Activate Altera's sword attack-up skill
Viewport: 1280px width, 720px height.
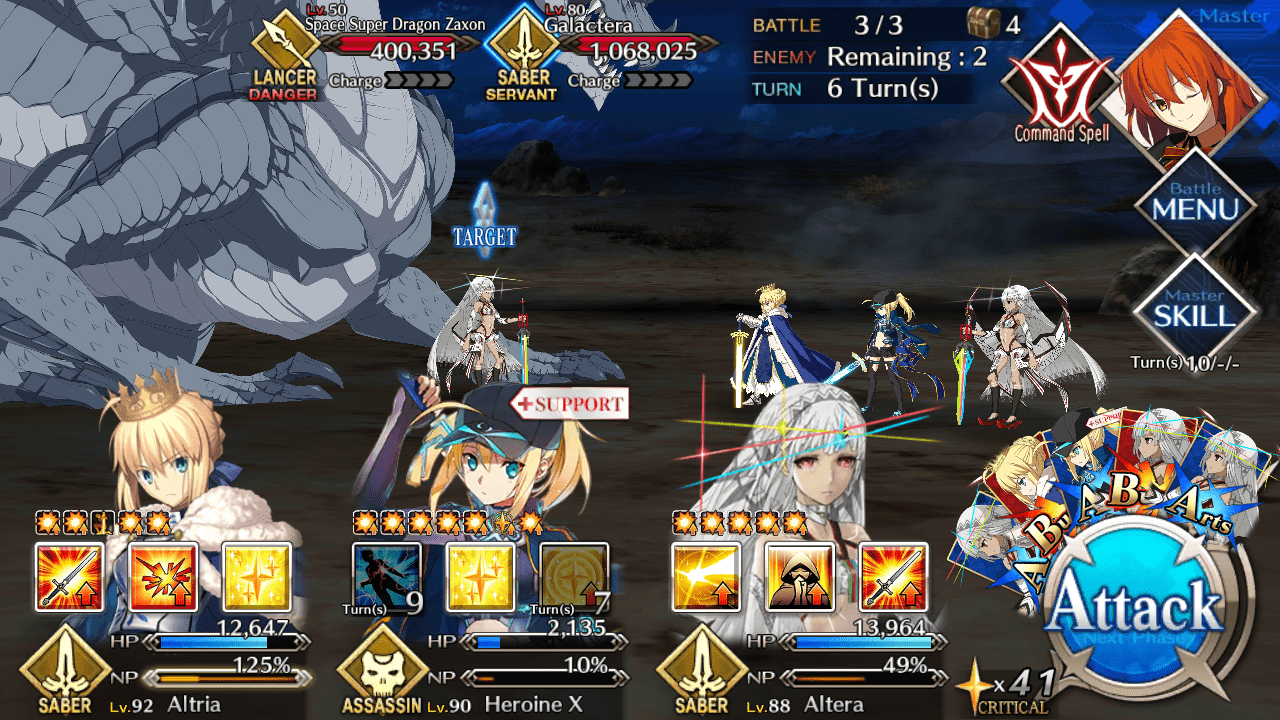pos(893,577)
